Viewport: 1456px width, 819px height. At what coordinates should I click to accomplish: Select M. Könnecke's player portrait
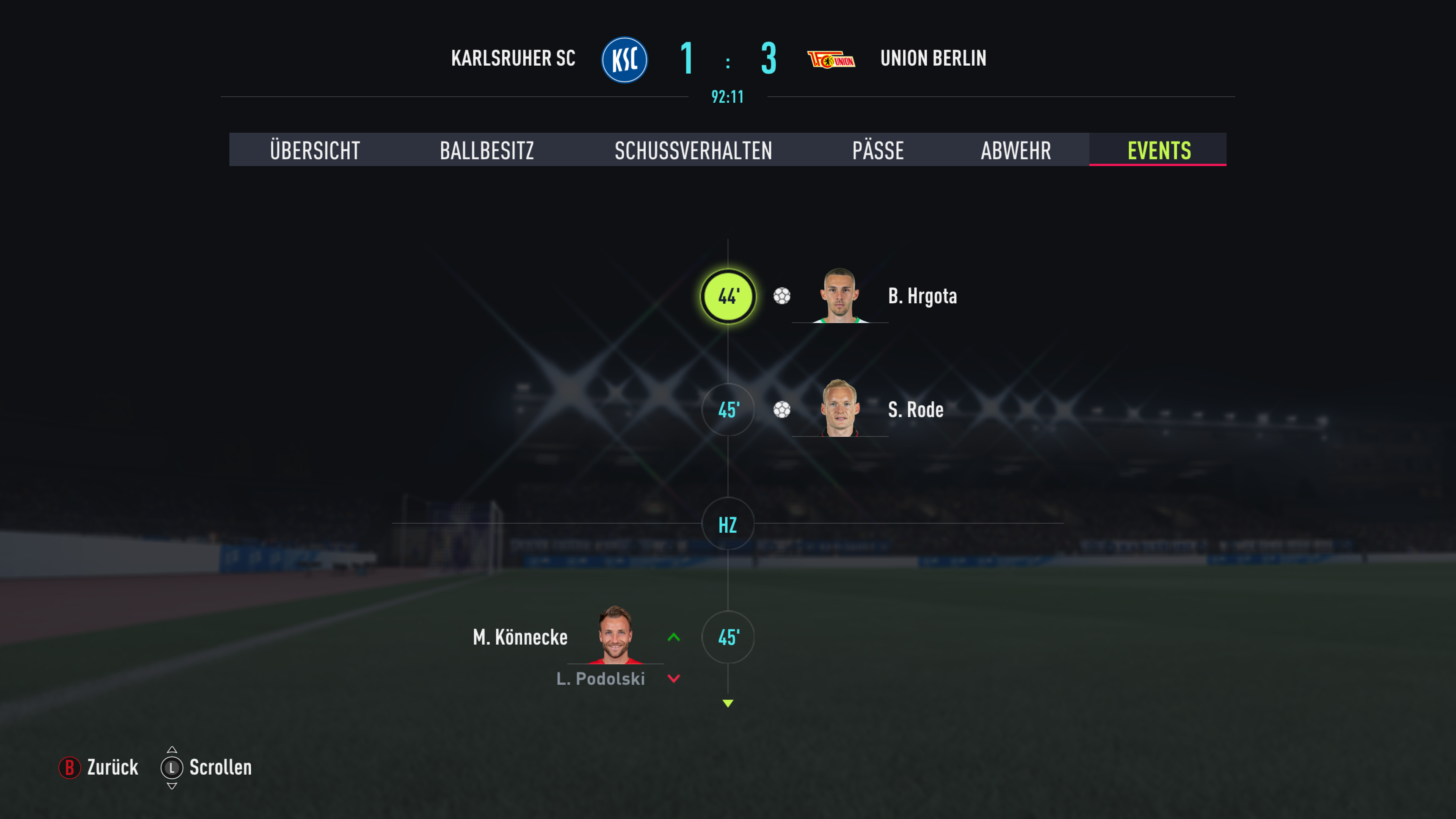(x=615, y=635)
